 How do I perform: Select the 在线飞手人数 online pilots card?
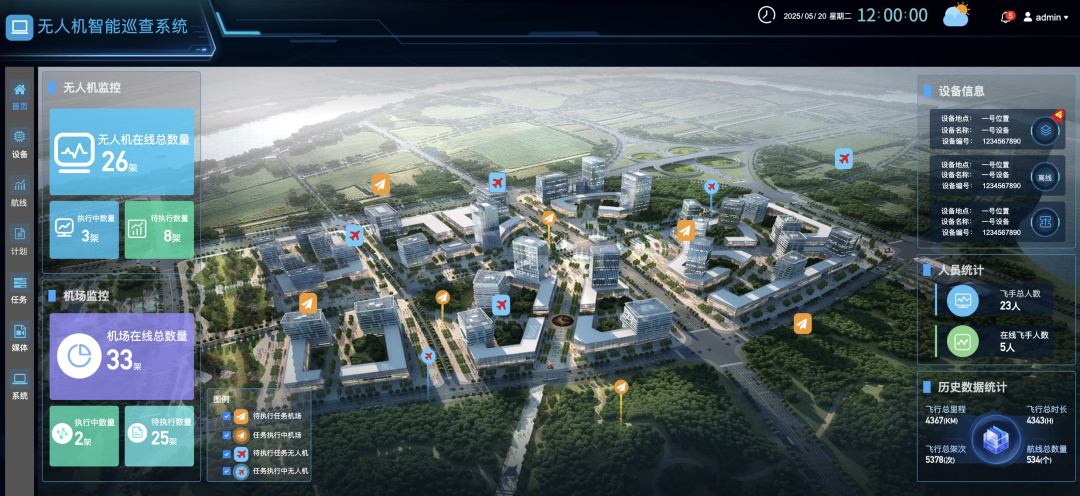coord(991,341)
